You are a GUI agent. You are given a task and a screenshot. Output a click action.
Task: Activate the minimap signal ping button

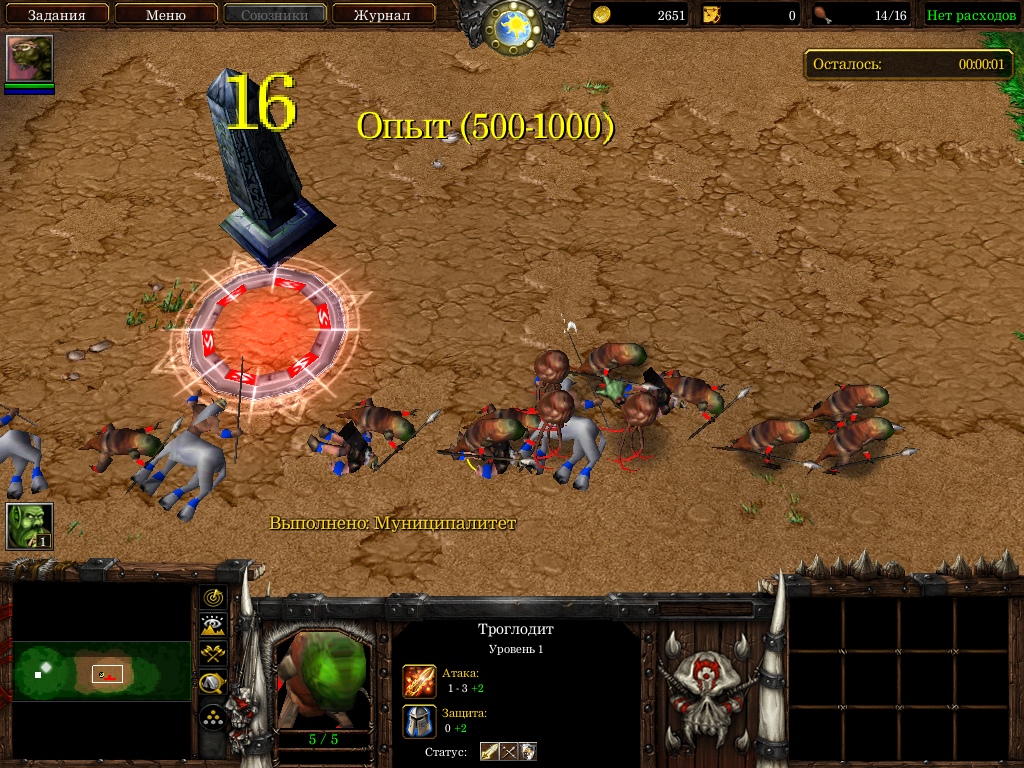coord(212,598)
